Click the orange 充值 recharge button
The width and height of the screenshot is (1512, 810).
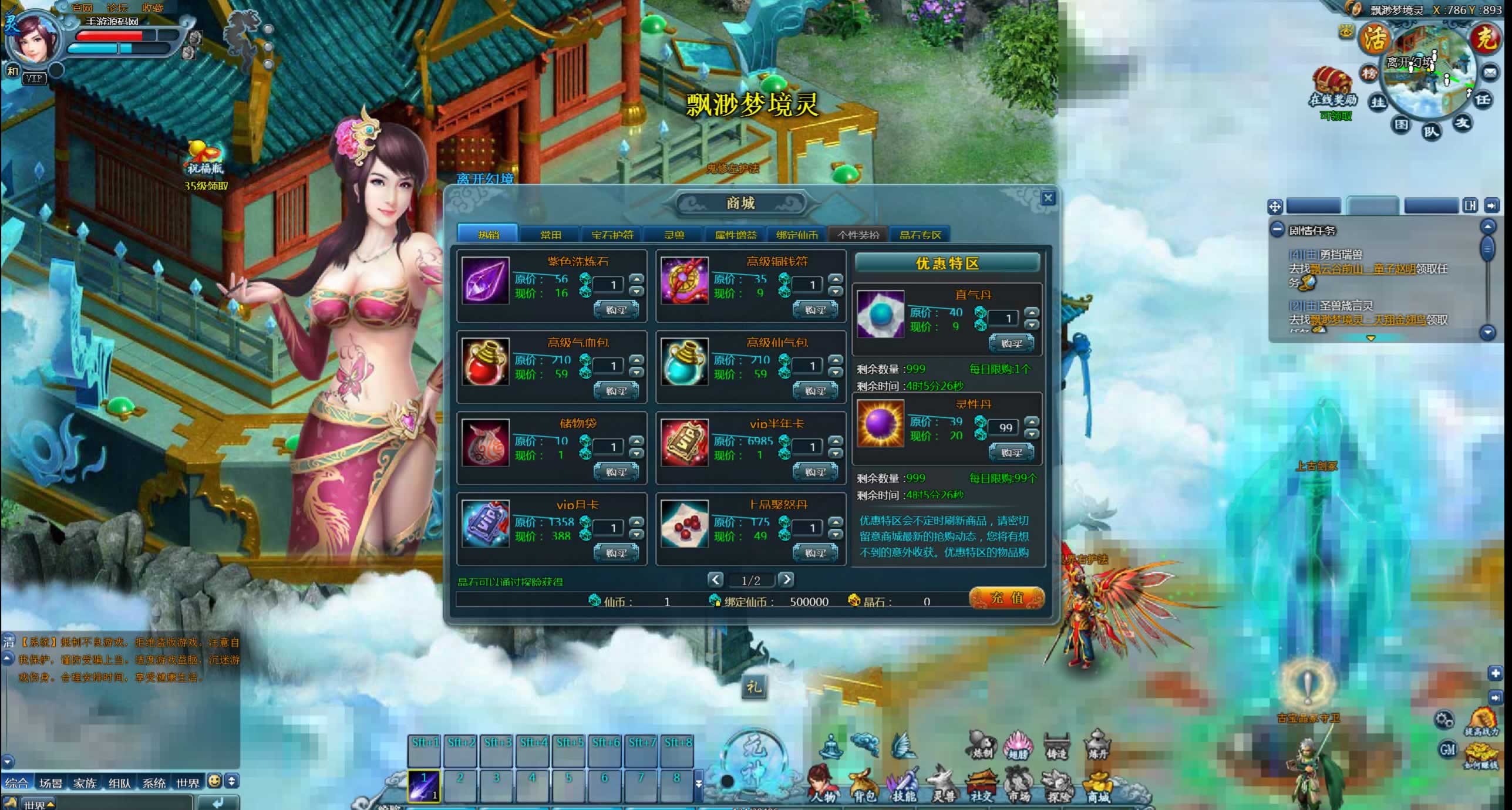pyautogui.click(x=1006, y=598)
